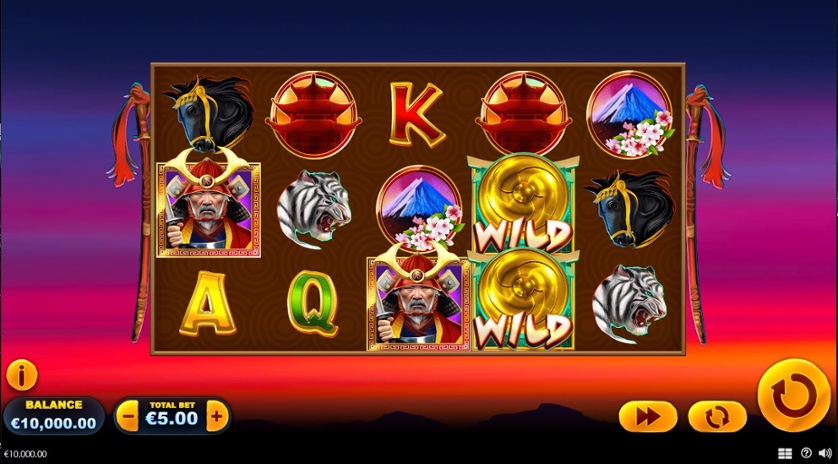Open help via the question mark icon
Image resolution: width=838 pixels, height=464 pixels.
pos(806,453)
